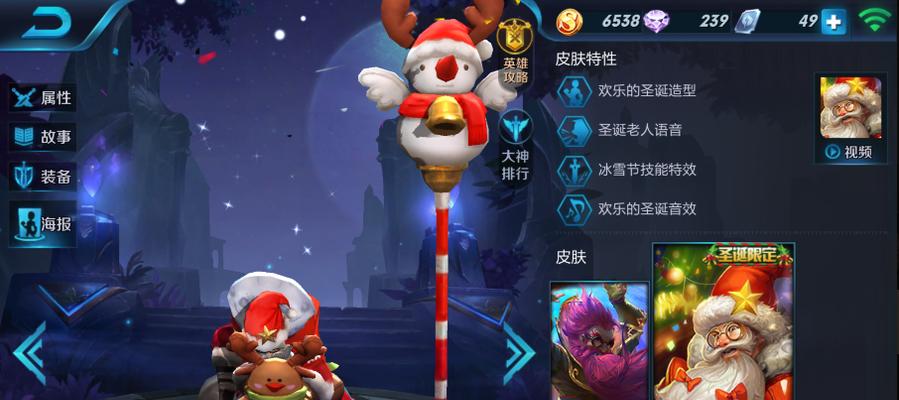
Task: Add more currency with the plus button
Action: 833,22
